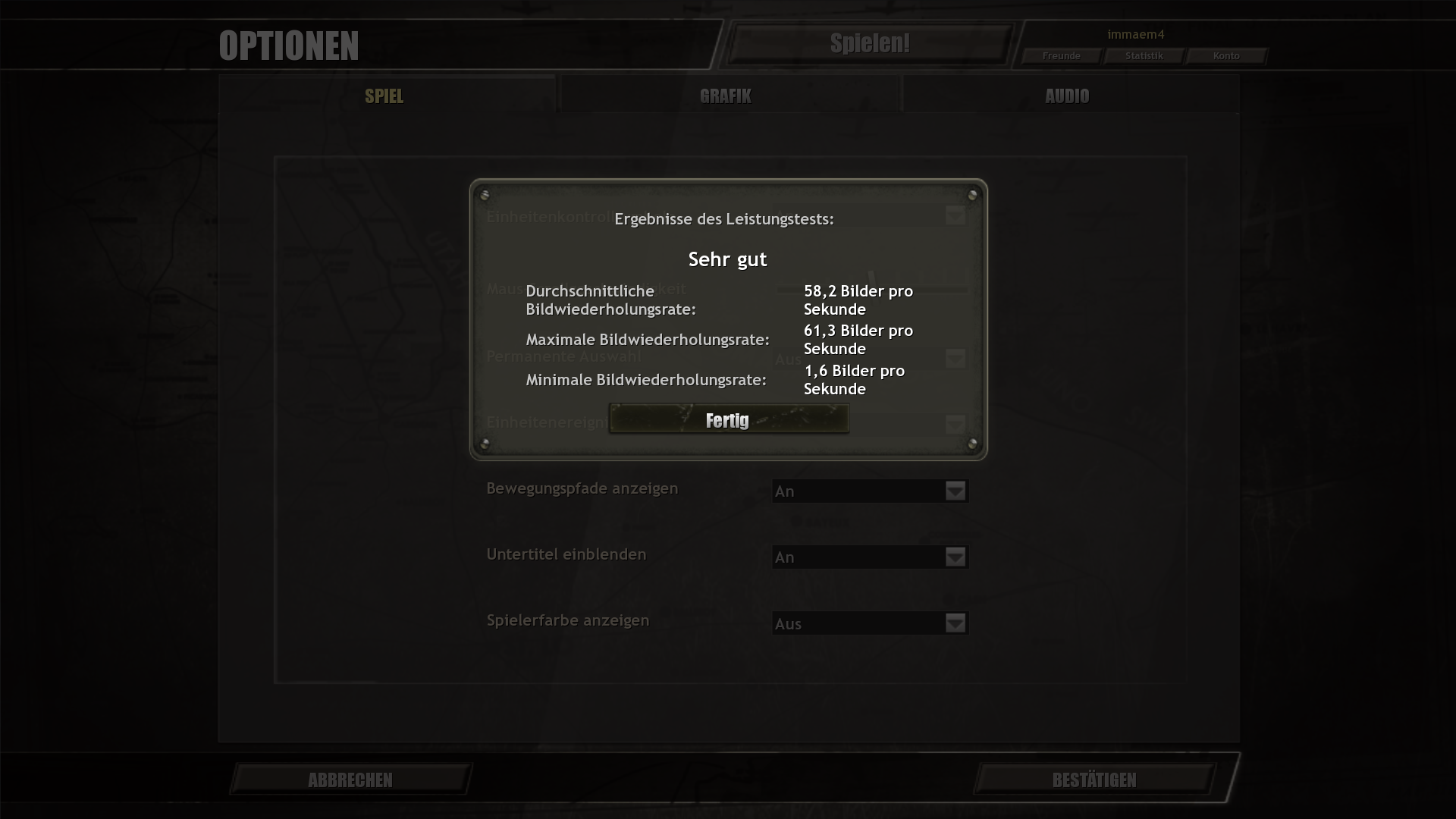The height and width of the screenshot is (819, 1456).
Task: Switch to the GRAFIK tab
Action: click(x=726, y=96)
